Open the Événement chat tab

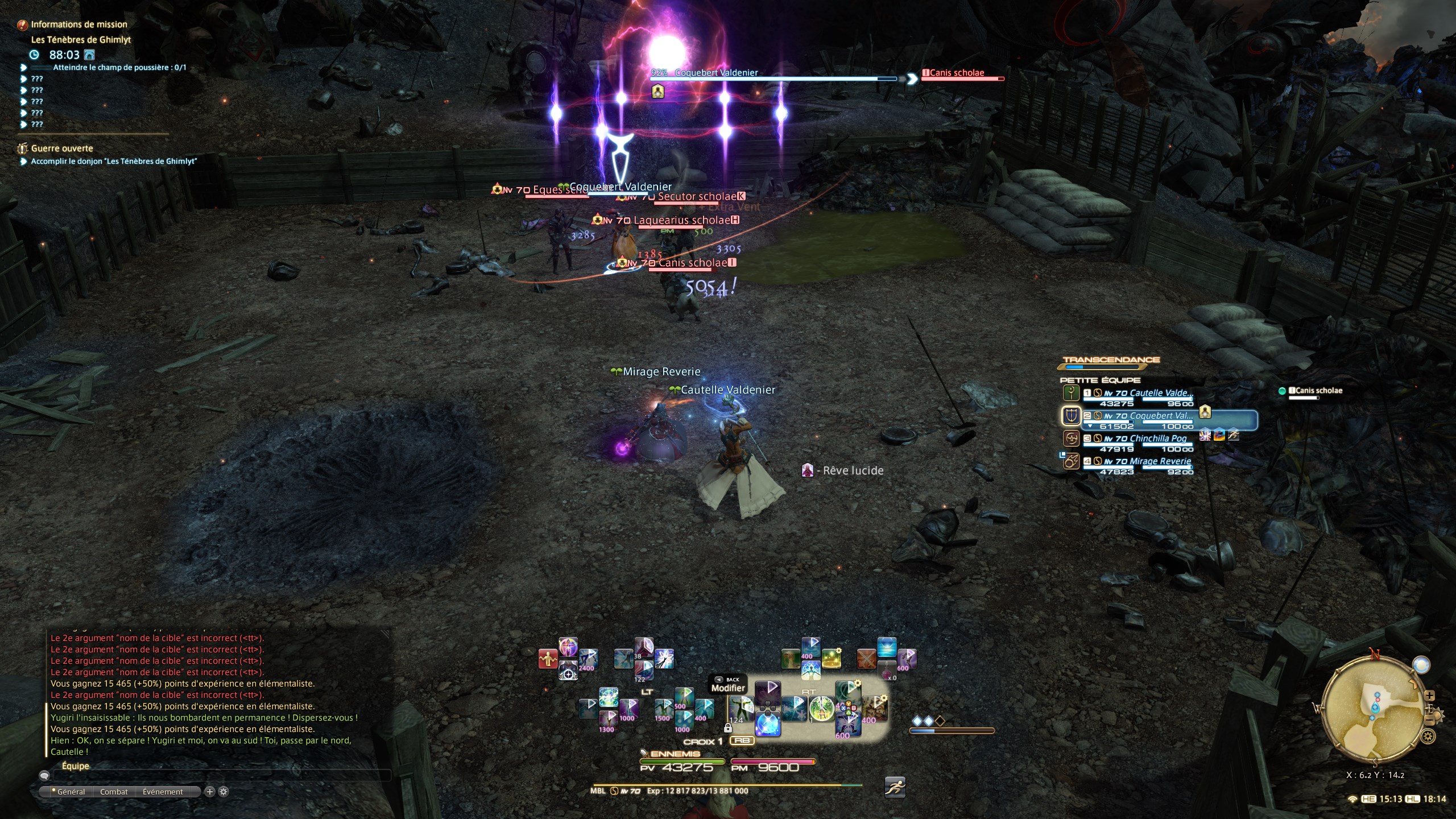[x=163, y=792]
